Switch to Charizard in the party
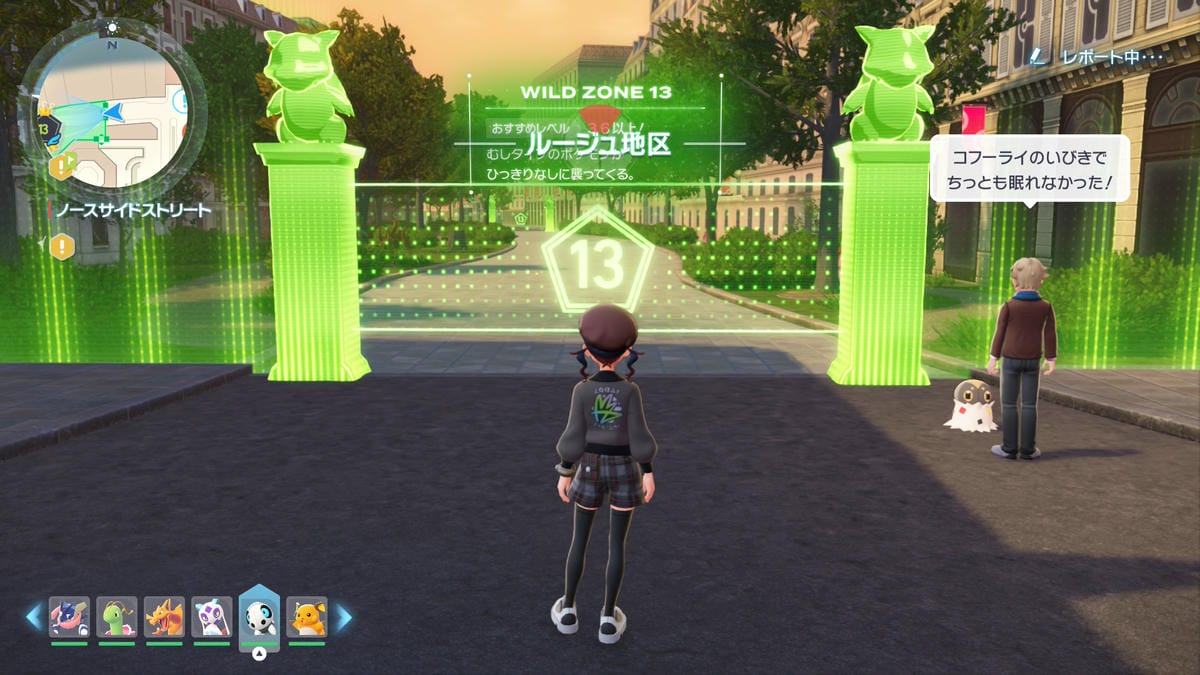This screenshot has height=675, width=1200. click(x=164, y=617)
